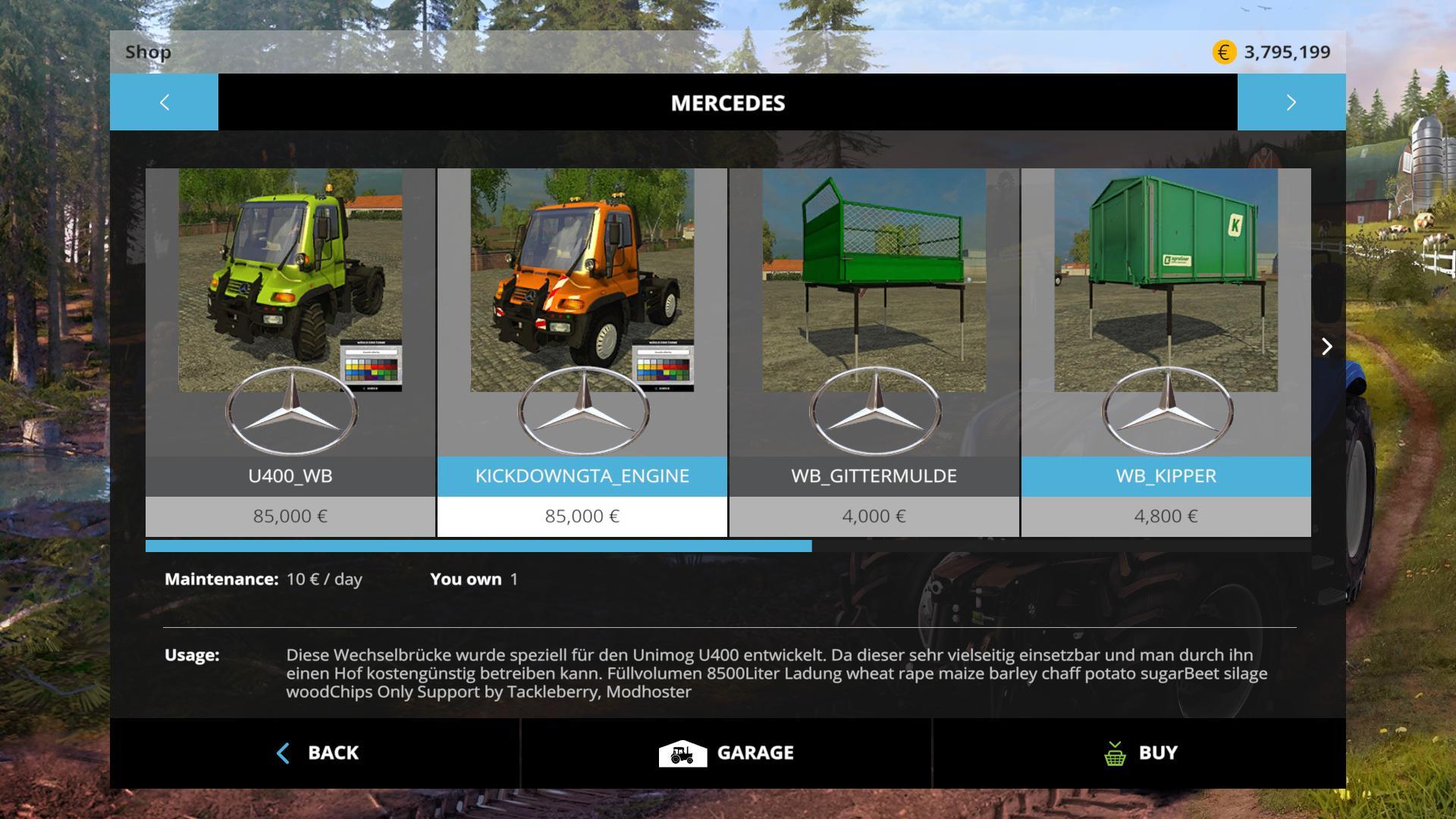Go to the previous shop brand

click(x=164, y=102)
